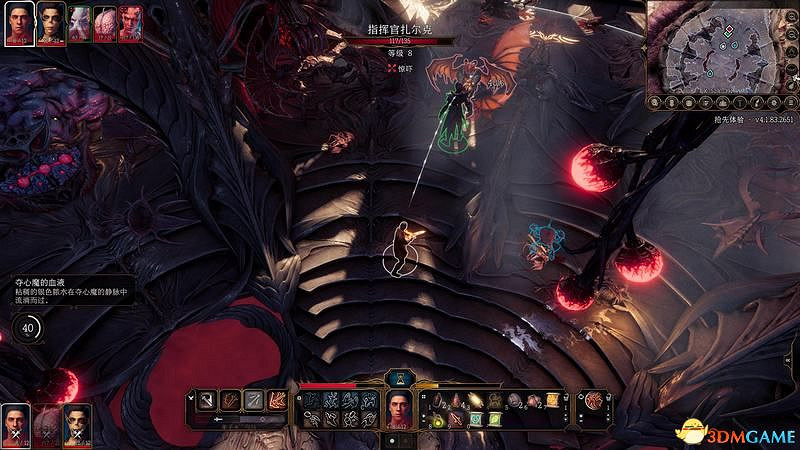Select the first weapon action in left panel

pyautogui.click(x=206, y=400)
